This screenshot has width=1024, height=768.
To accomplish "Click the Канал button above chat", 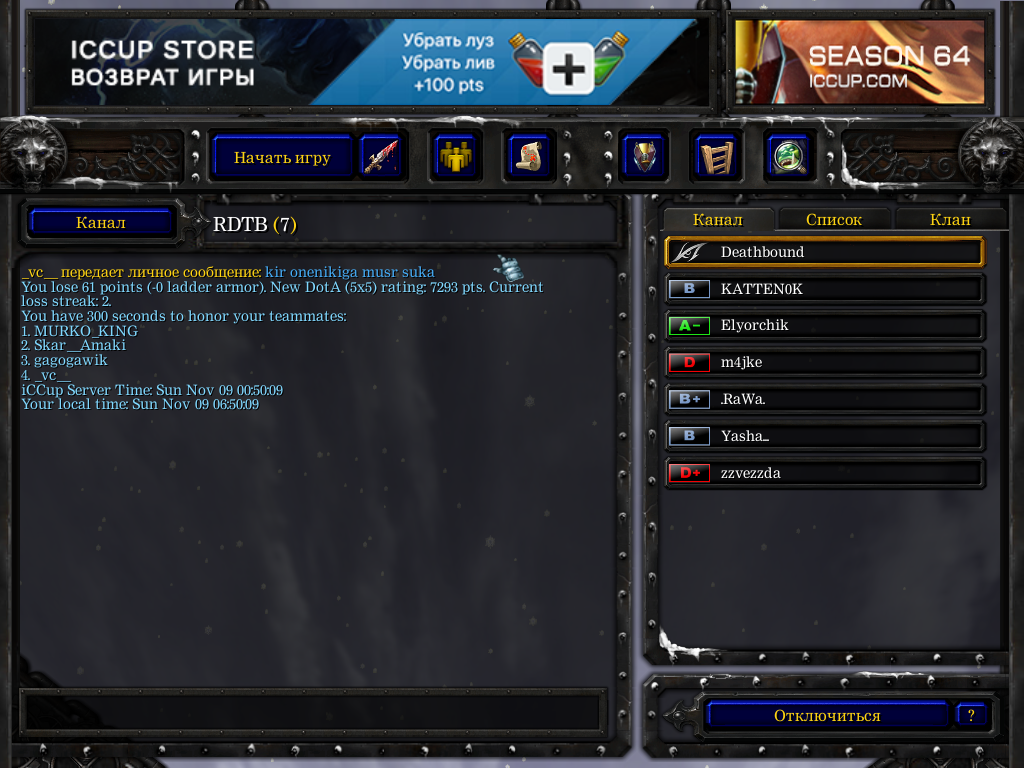I will click(100, 222).
